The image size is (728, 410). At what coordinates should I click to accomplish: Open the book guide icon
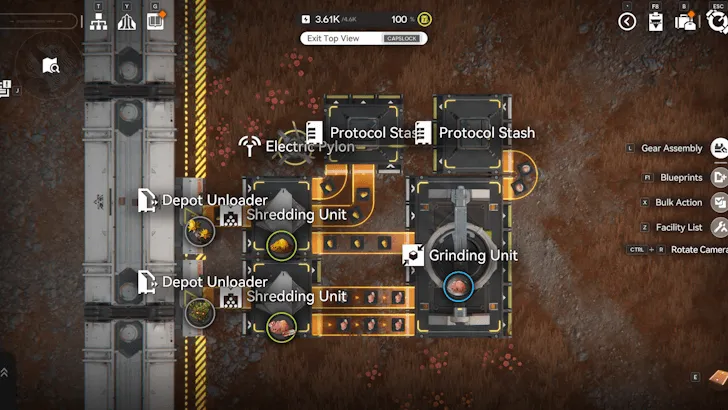(x=155, y=21)
